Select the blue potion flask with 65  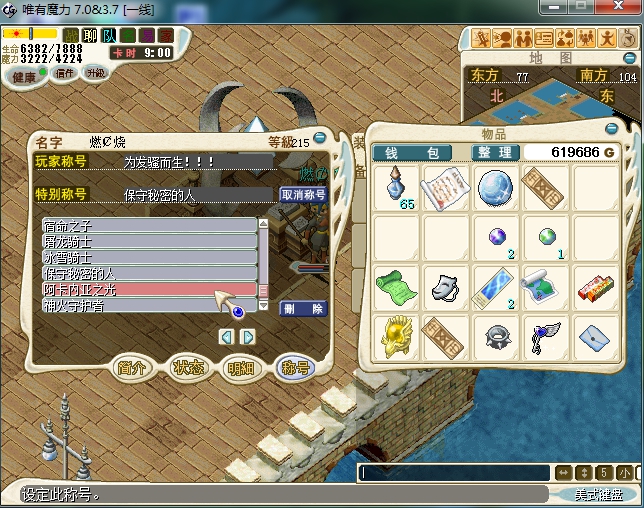tap(398, 188)
